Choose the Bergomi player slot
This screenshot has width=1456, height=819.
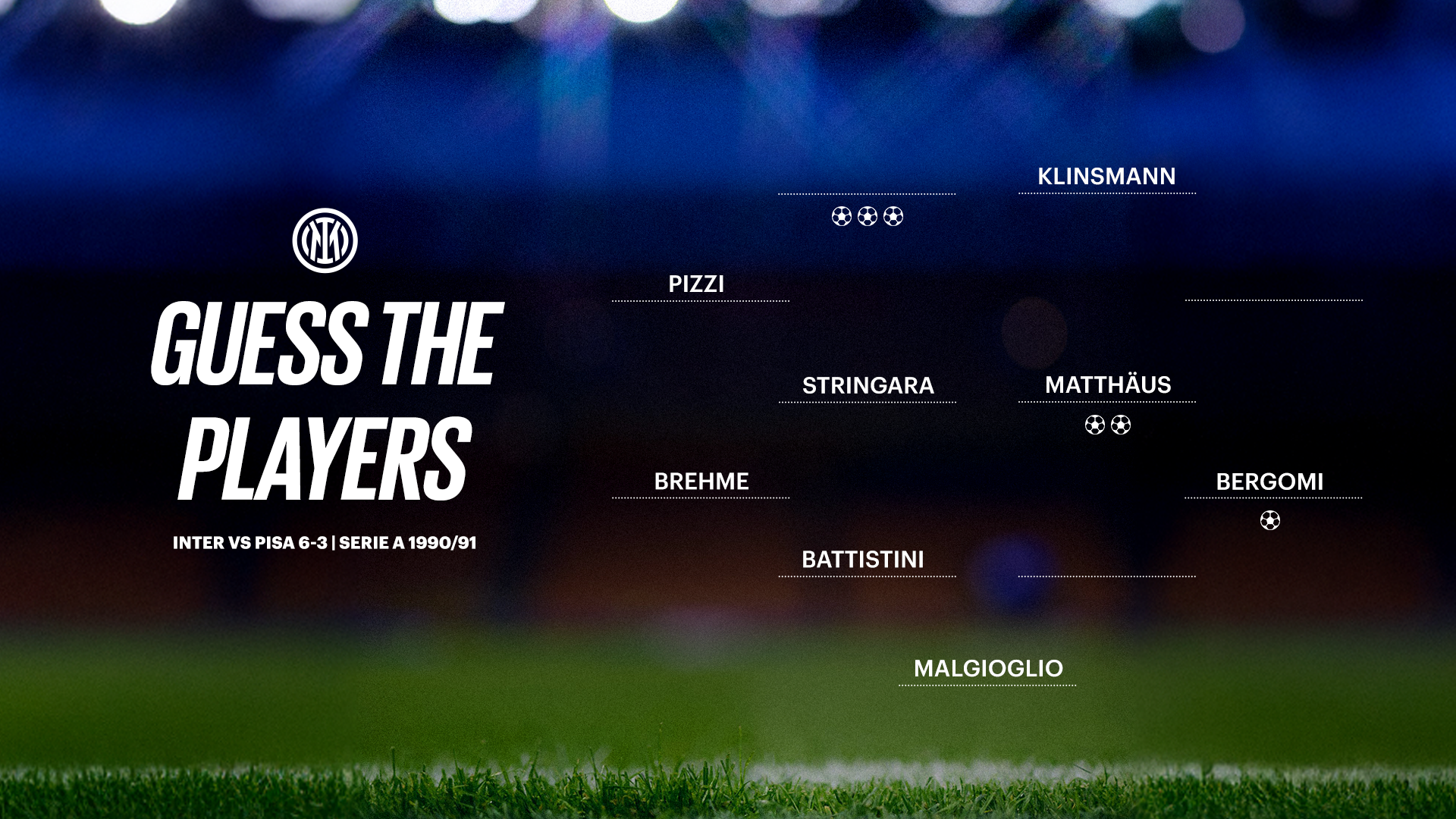click(1269, 482)
